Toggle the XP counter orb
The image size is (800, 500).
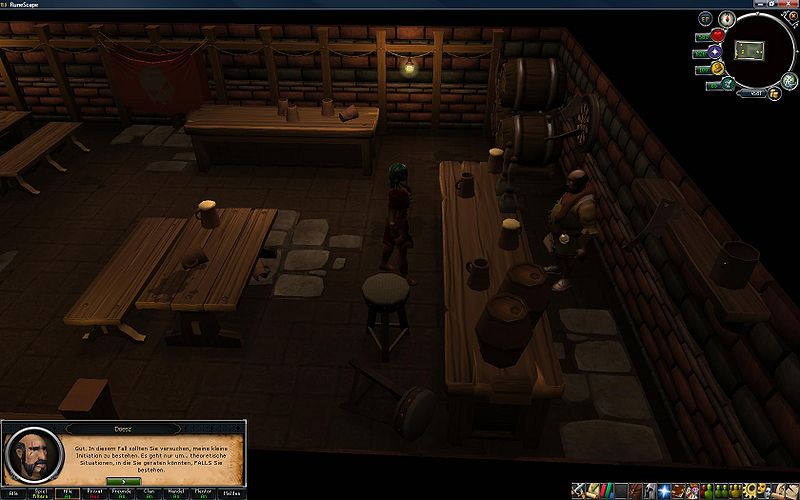coord(706,19)
